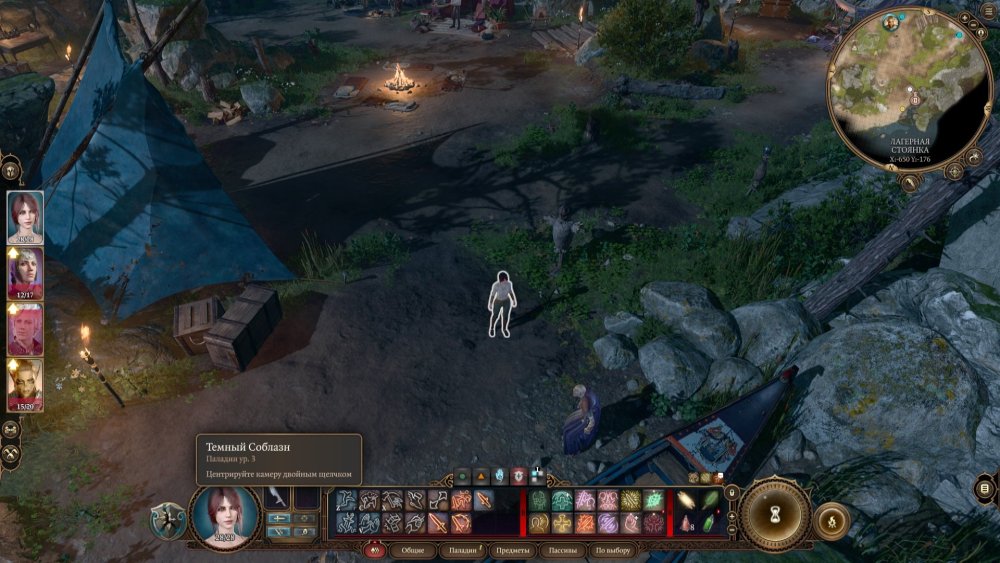Screen dimensions: 1000x563
Task: Select the red-haired woman party portrait
Action: (25, 217)
